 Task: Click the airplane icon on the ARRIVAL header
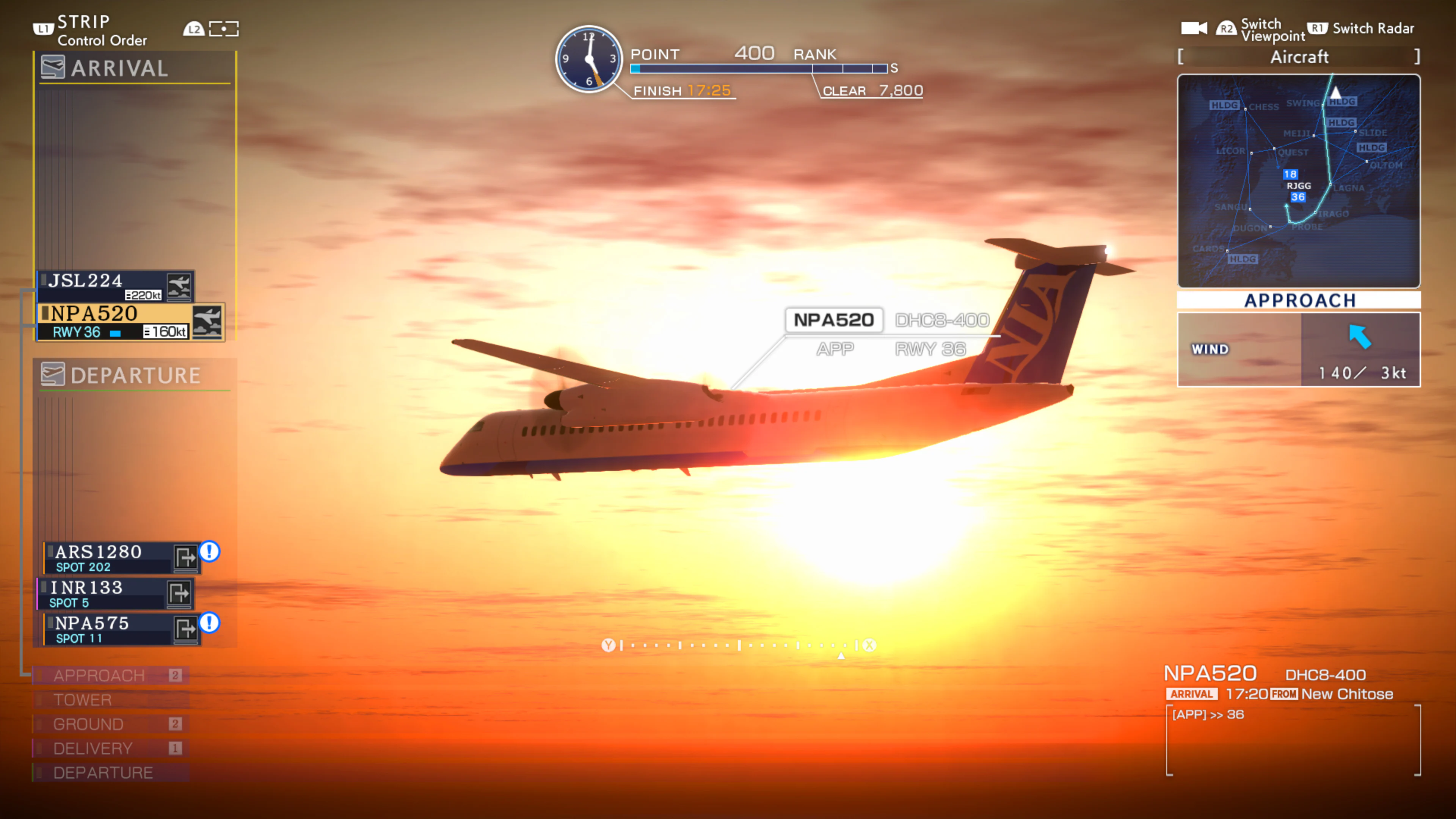pyautogui.click(x=53, y=67)
